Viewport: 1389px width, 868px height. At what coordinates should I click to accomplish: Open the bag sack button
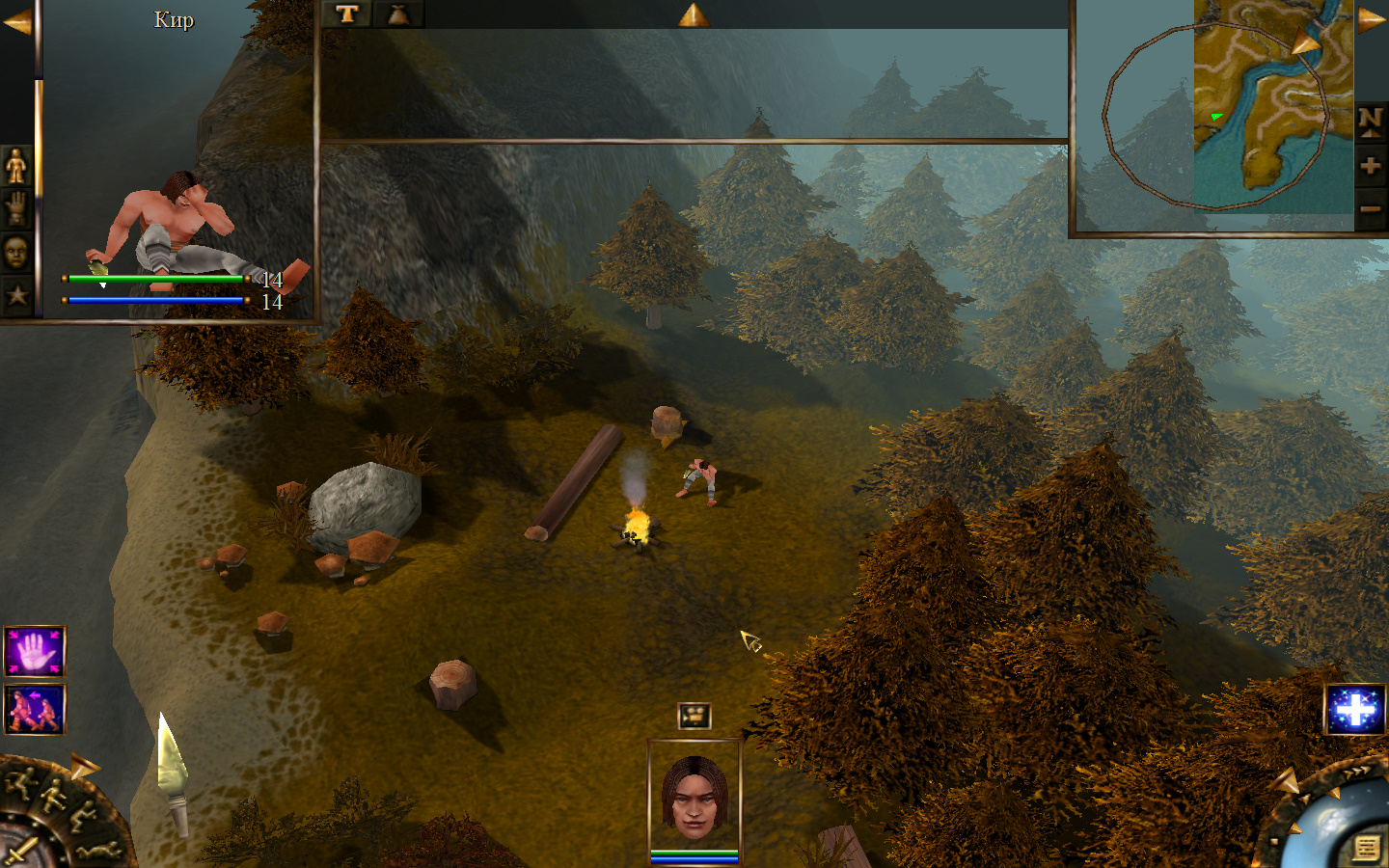(x=398, y=14)
